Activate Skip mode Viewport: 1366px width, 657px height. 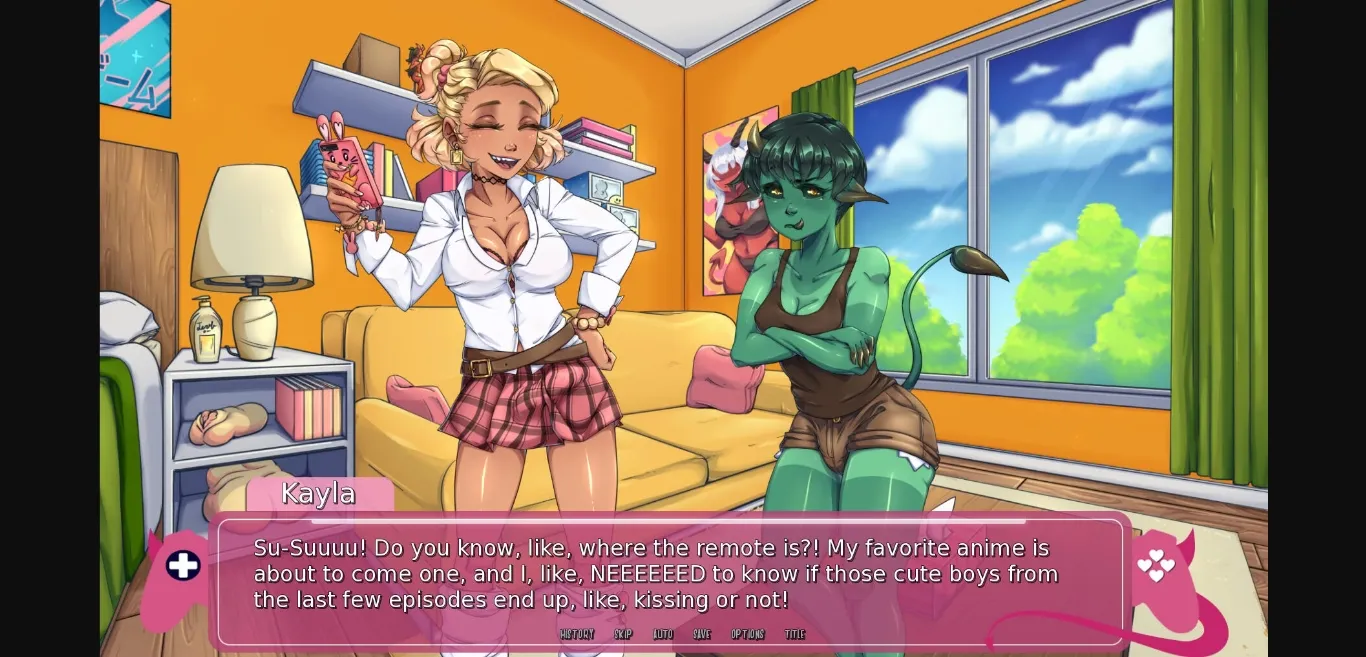click(x=623, y=634)
